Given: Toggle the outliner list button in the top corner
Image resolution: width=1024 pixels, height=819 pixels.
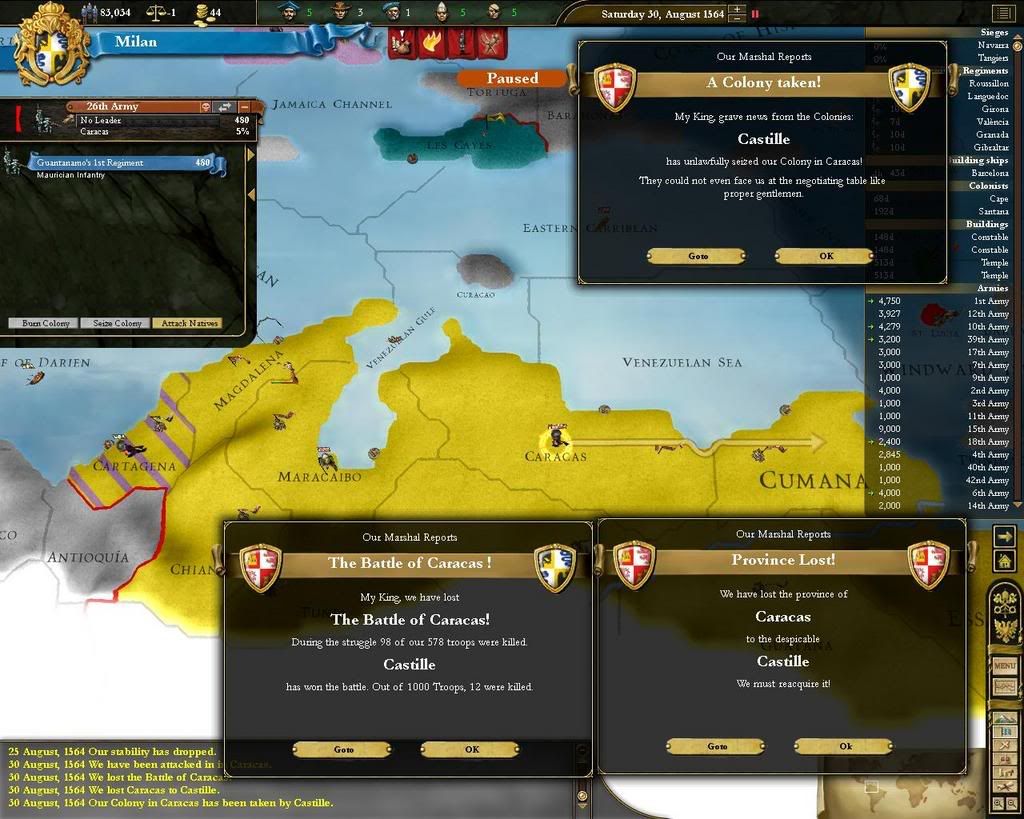Looking at the screenshot, I should pyautogui.click(x=1001, y=13).
